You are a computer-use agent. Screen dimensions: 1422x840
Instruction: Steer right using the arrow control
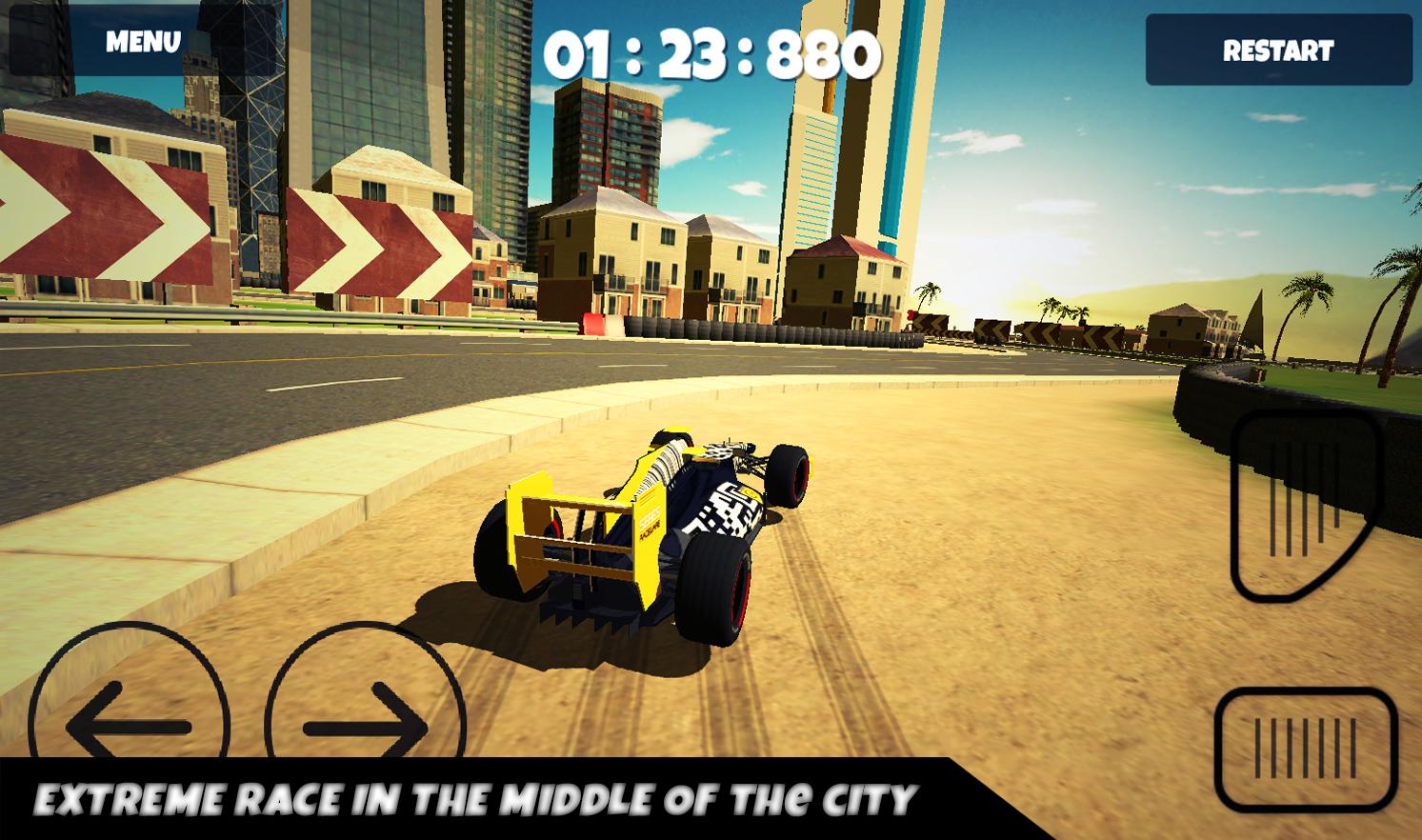tap(362, 726)
